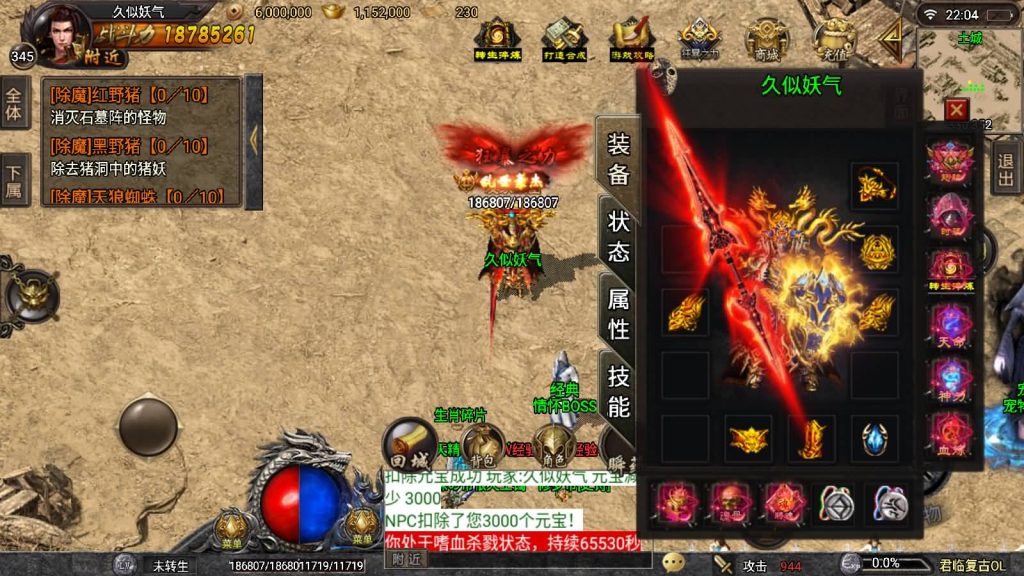Open the 游戏攻略 game guide
The width and height of the screenshot is (1024, 576).
click(x=632, y=40)
